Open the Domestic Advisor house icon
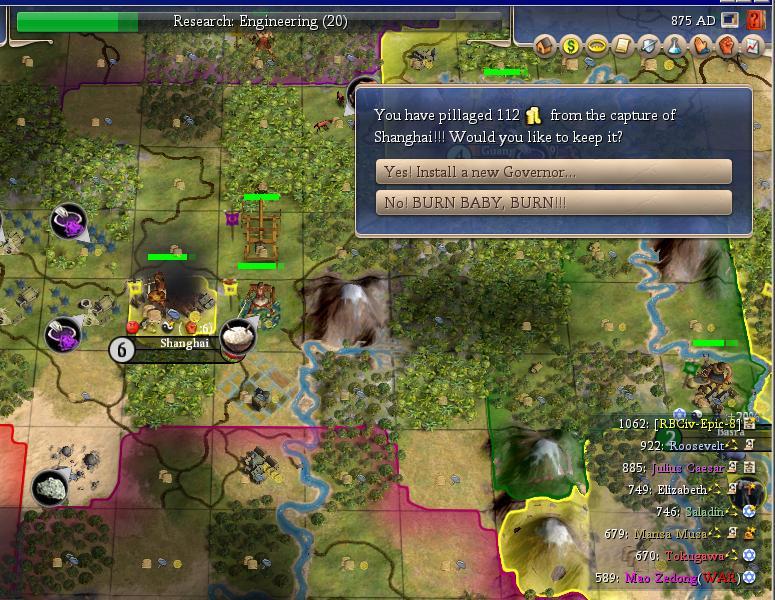Viewport: 775px width, 600px height. click(x=545, y=45)
